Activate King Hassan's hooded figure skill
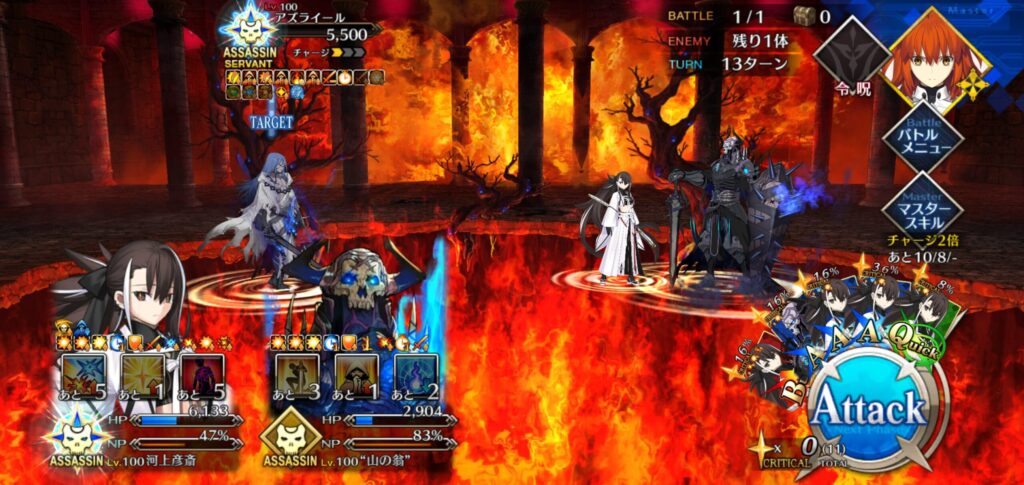The height and width of the screenshot is (485, 1024). 356,372
